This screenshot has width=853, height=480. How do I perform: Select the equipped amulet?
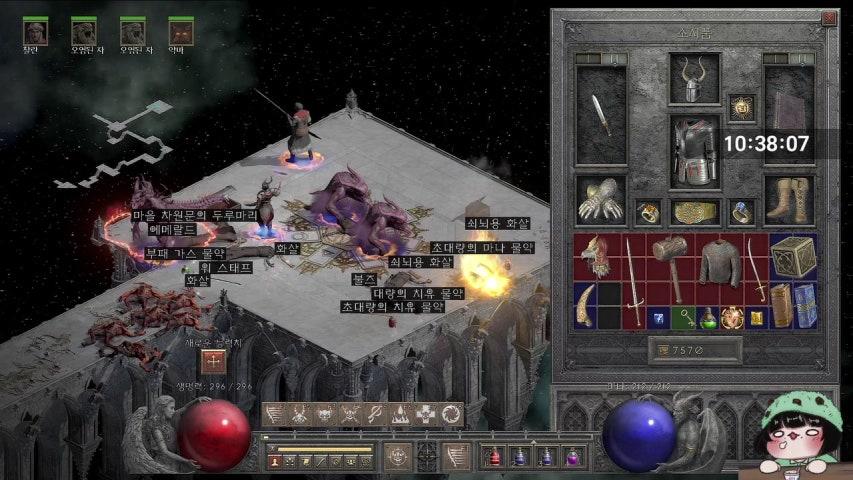point(741,107)
